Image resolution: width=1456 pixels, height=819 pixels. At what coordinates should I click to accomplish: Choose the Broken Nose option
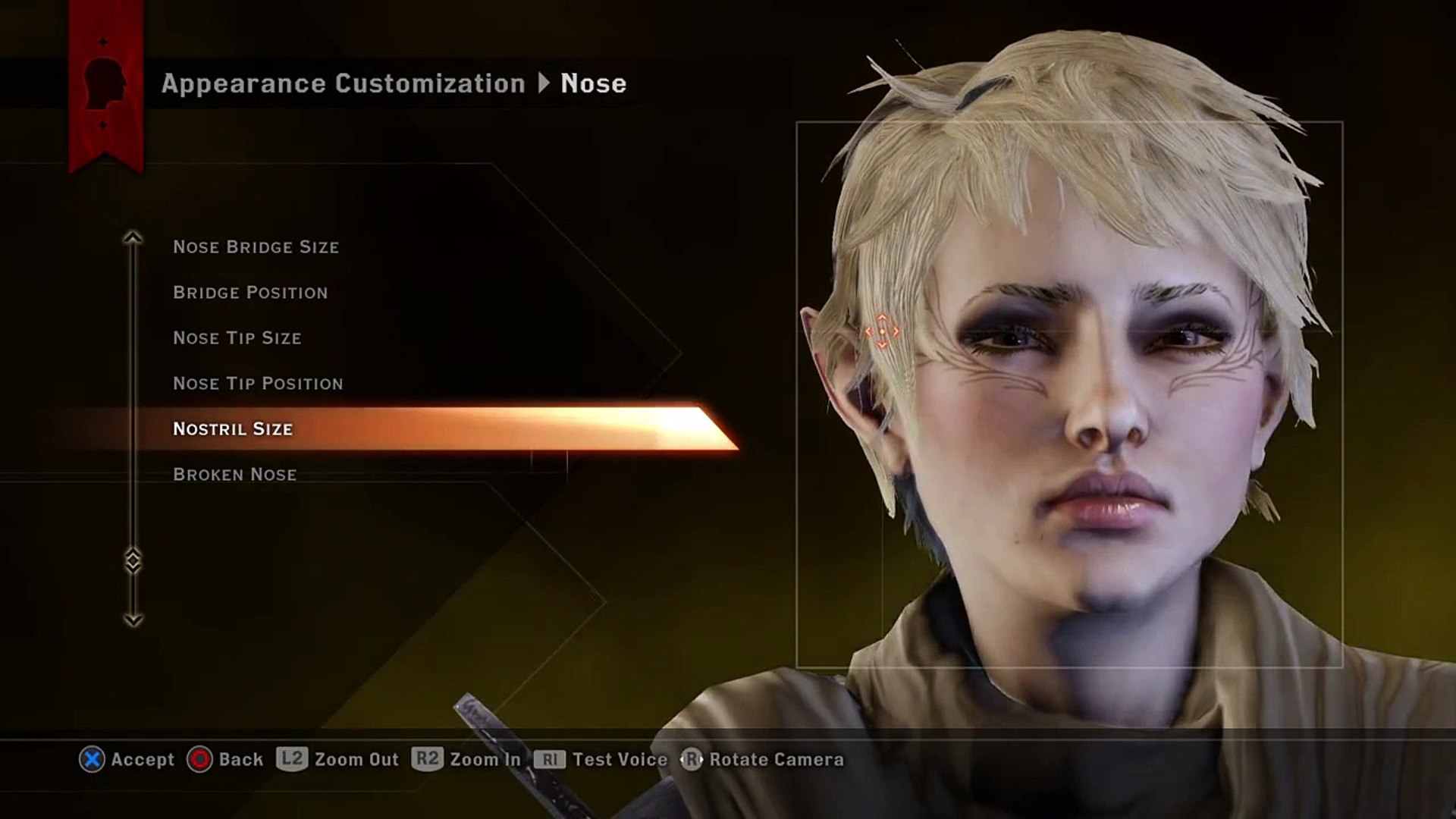pyautogui.click(x=234, y=475)
